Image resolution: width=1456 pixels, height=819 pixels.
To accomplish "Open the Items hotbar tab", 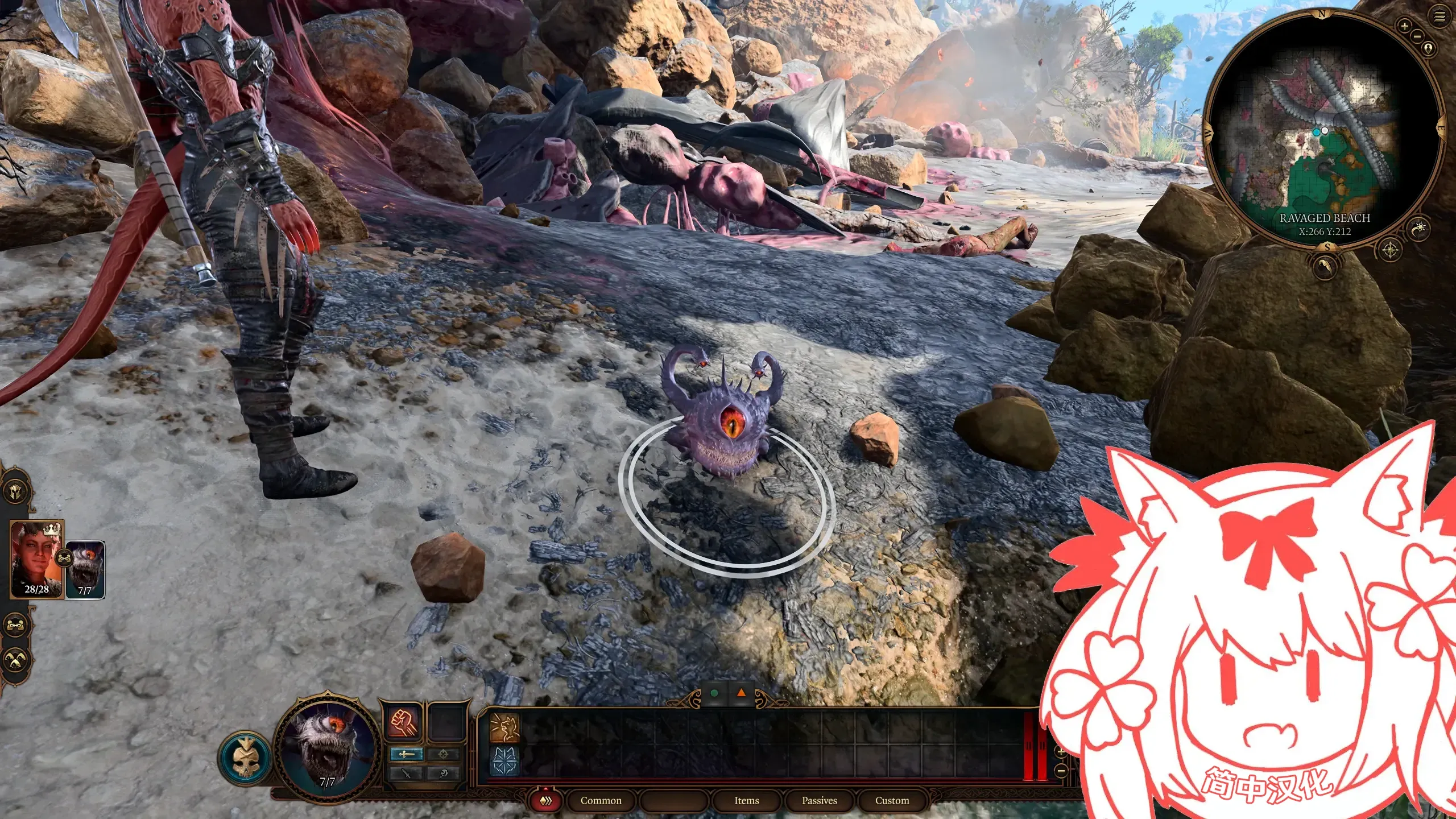I will 746,800.
